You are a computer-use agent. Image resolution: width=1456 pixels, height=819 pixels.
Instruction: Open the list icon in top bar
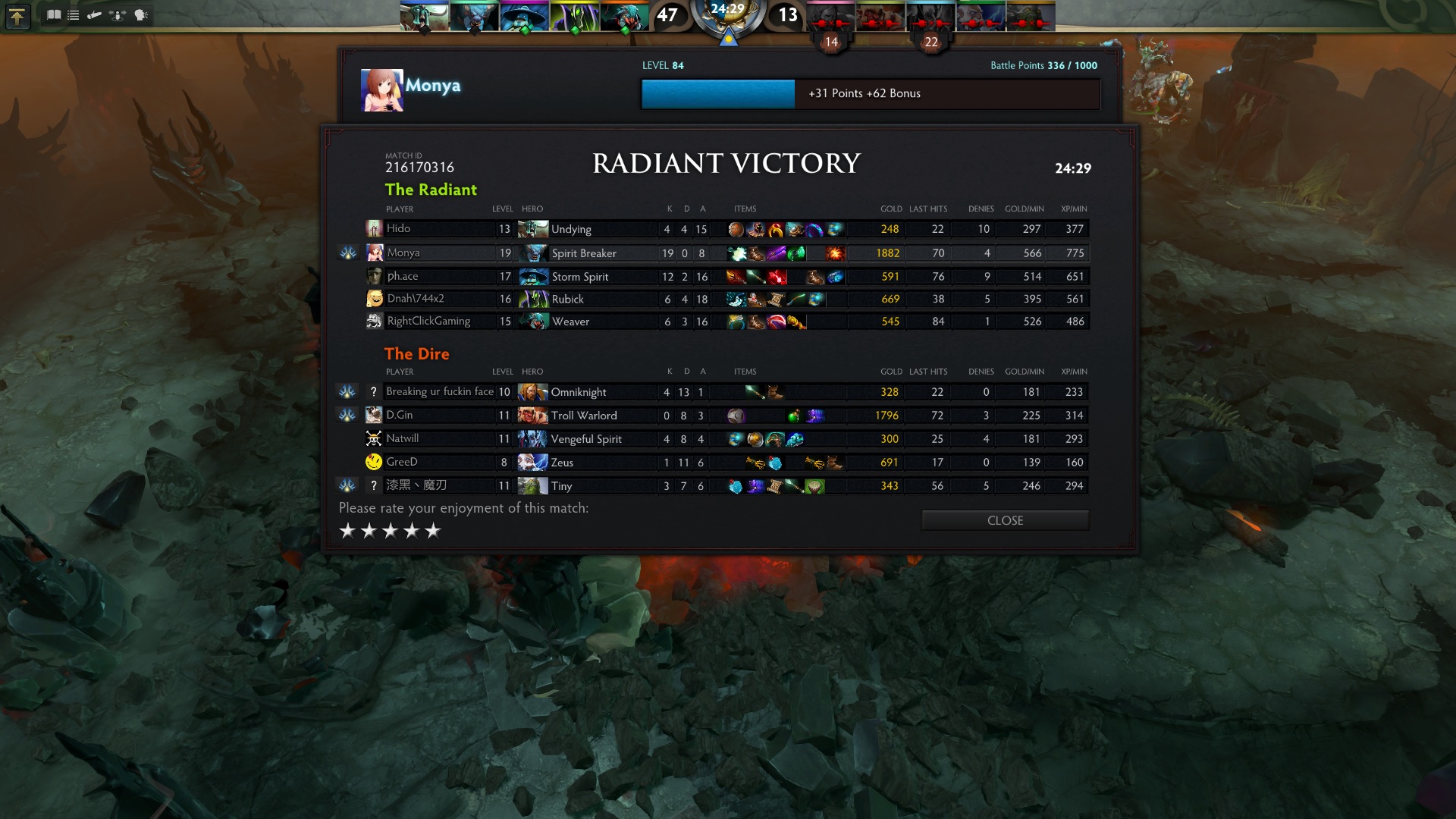[x=74, y=15]
